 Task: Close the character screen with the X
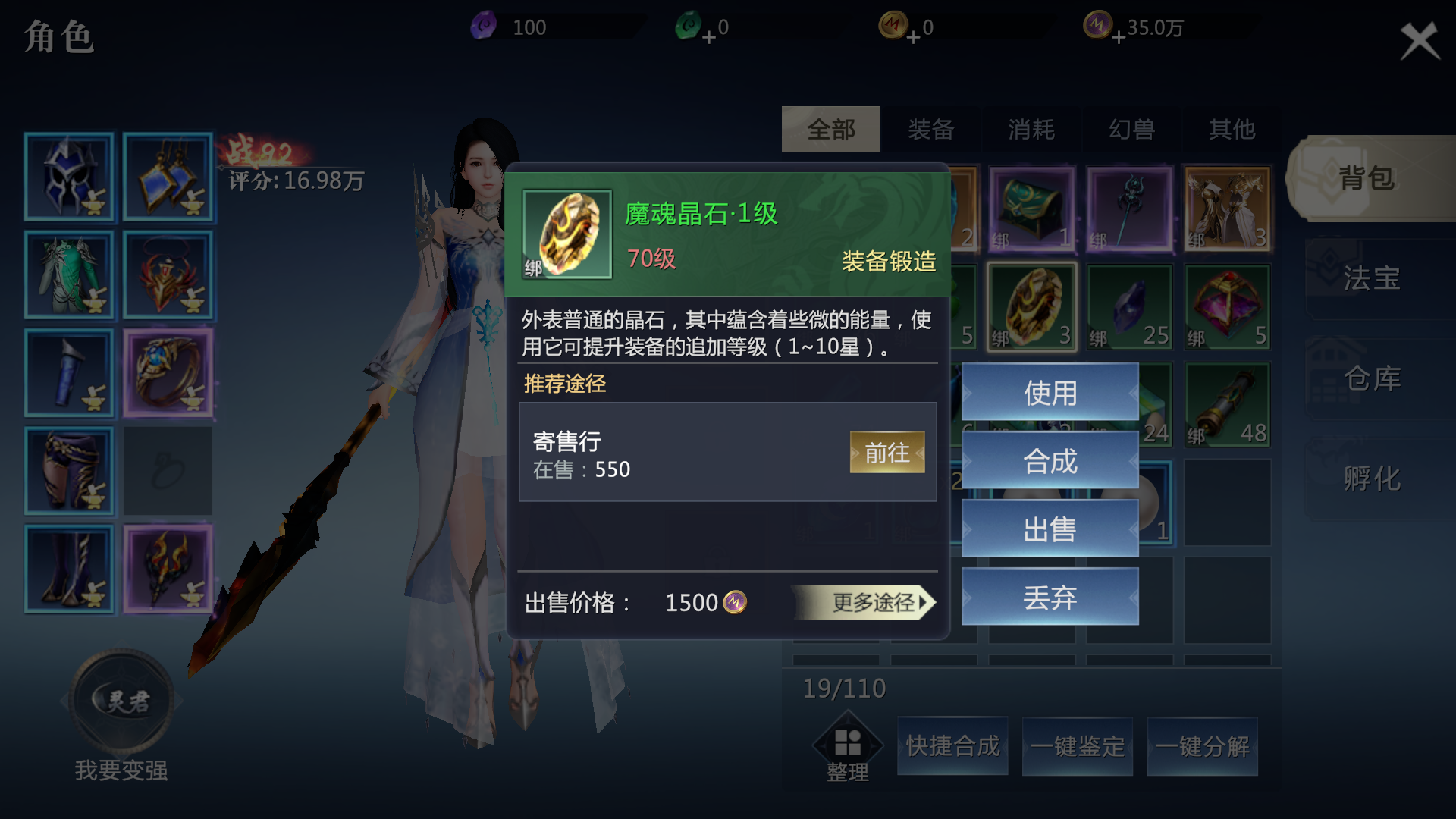pyautogui.click(x=1418, y=41)
